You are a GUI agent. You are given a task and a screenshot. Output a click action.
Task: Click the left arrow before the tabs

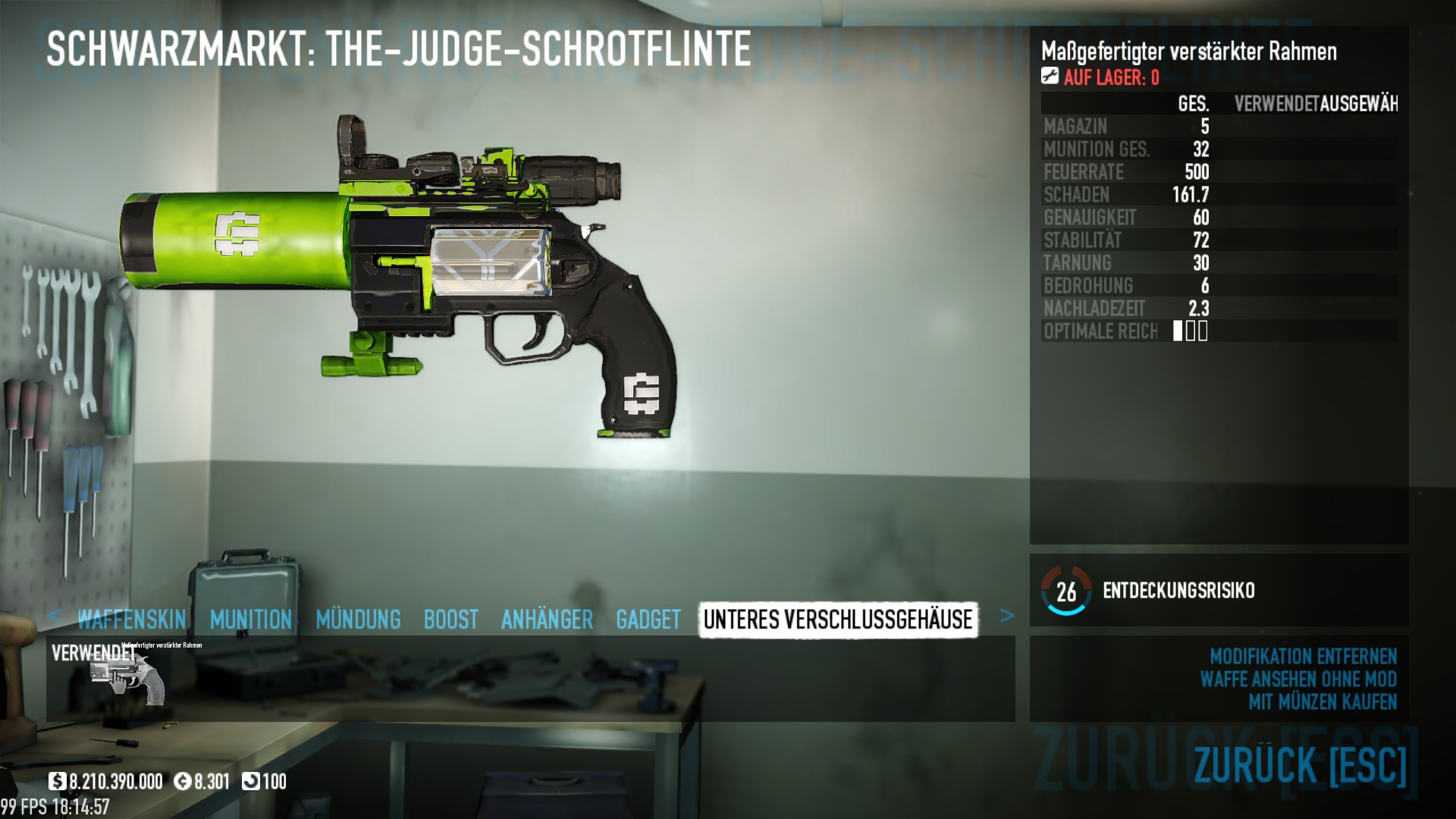click(x=54, y=616)
